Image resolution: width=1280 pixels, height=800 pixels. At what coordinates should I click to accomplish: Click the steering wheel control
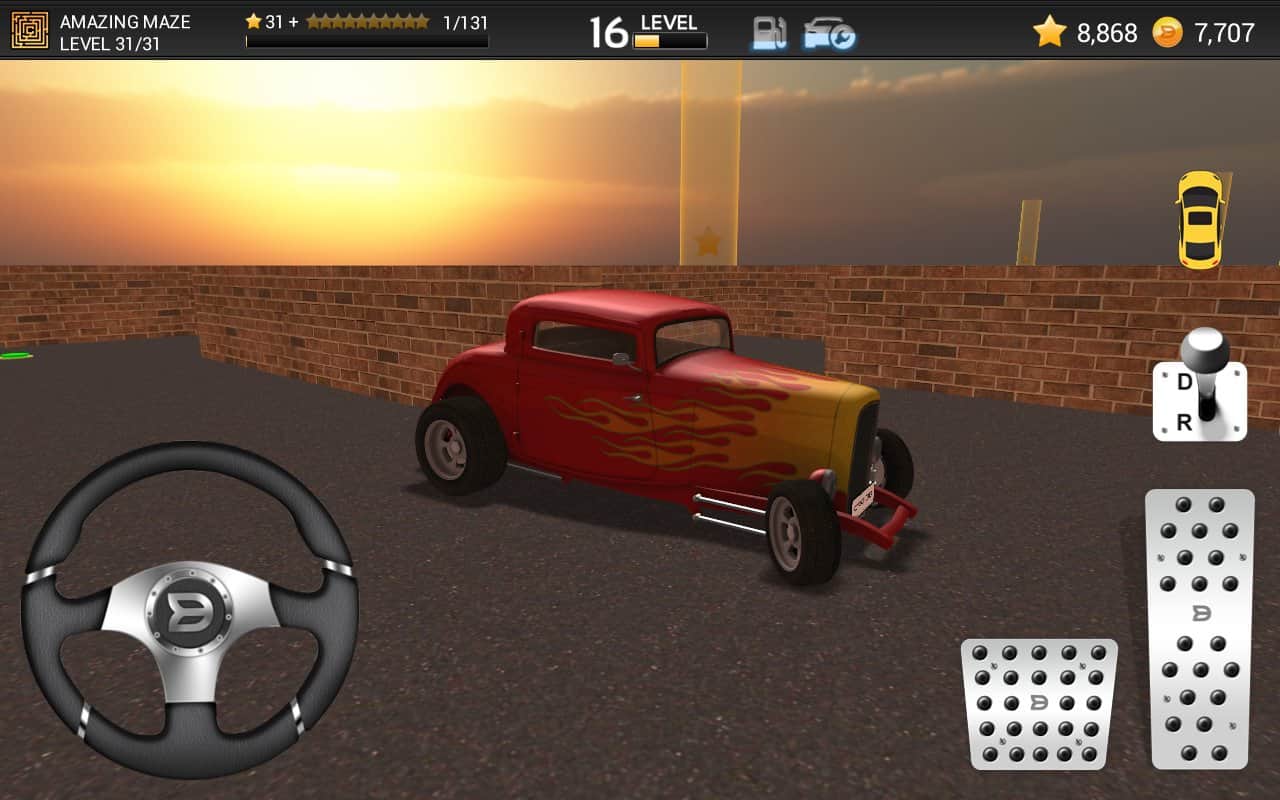point(189,609)
